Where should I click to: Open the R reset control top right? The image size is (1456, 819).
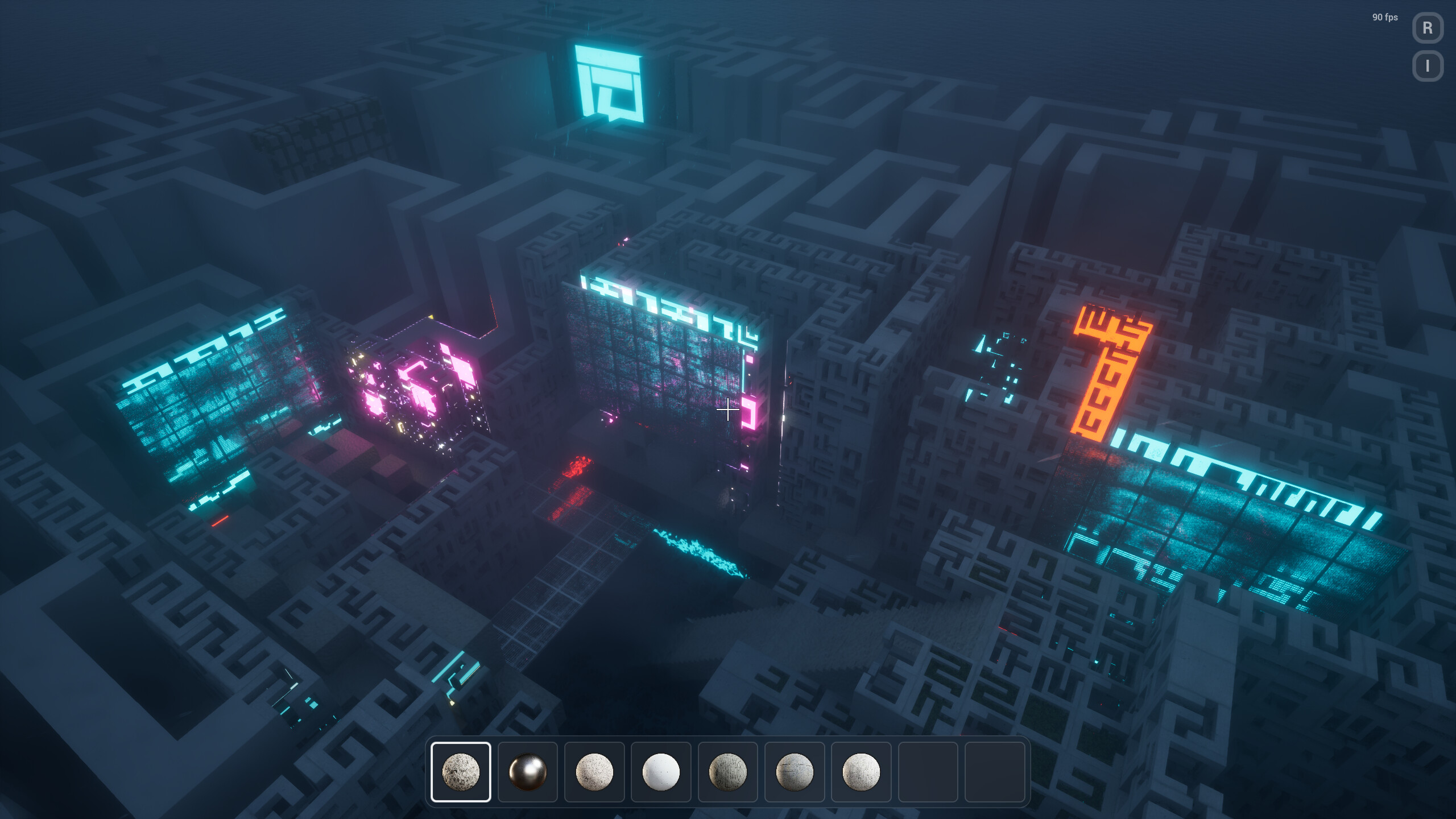click(1428, 27)
